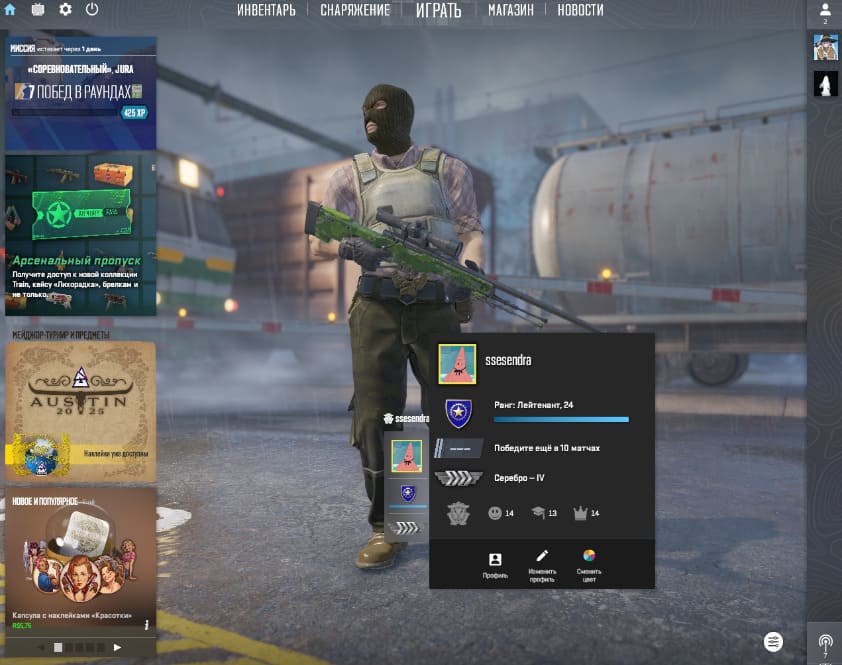Click the power quit icon
Screen dimensions: 842x665
coord(92,9)
